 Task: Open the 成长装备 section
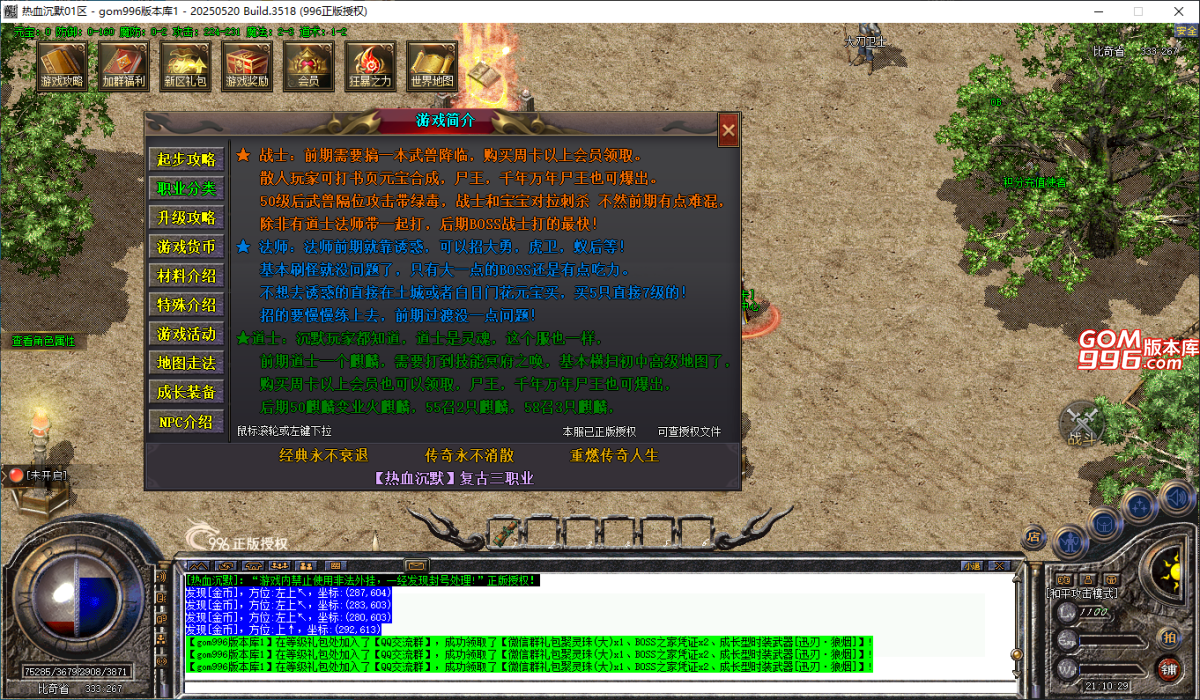click(186, 391)
